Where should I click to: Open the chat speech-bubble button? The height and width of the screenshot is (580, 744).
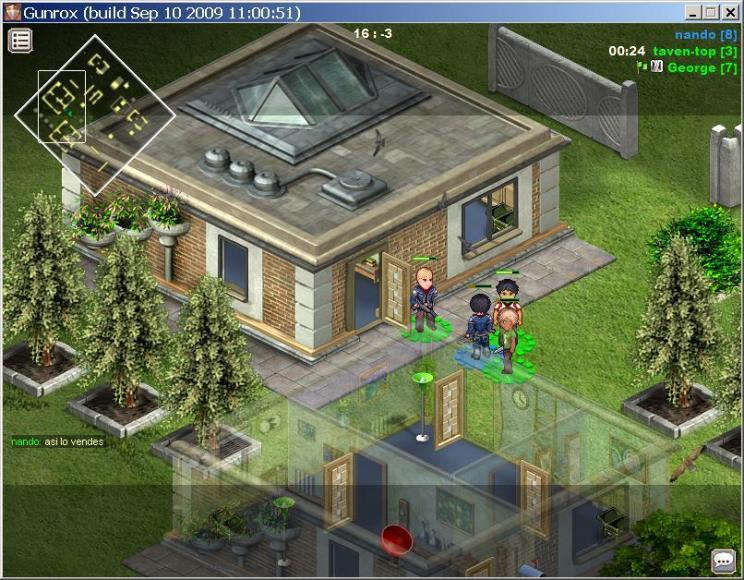(723, 561)
